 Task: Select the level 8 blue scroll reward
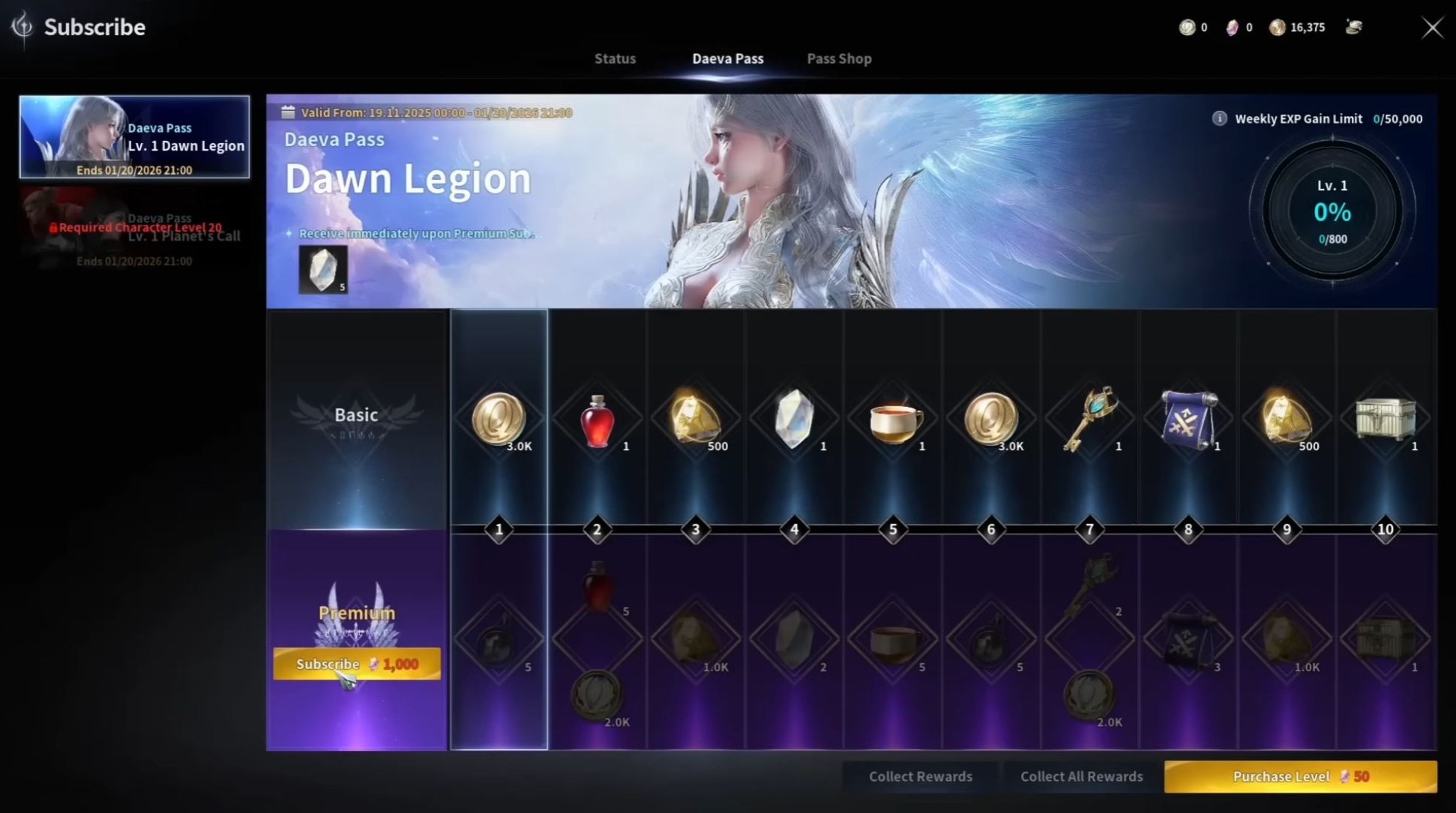(x=1188, y=419)
